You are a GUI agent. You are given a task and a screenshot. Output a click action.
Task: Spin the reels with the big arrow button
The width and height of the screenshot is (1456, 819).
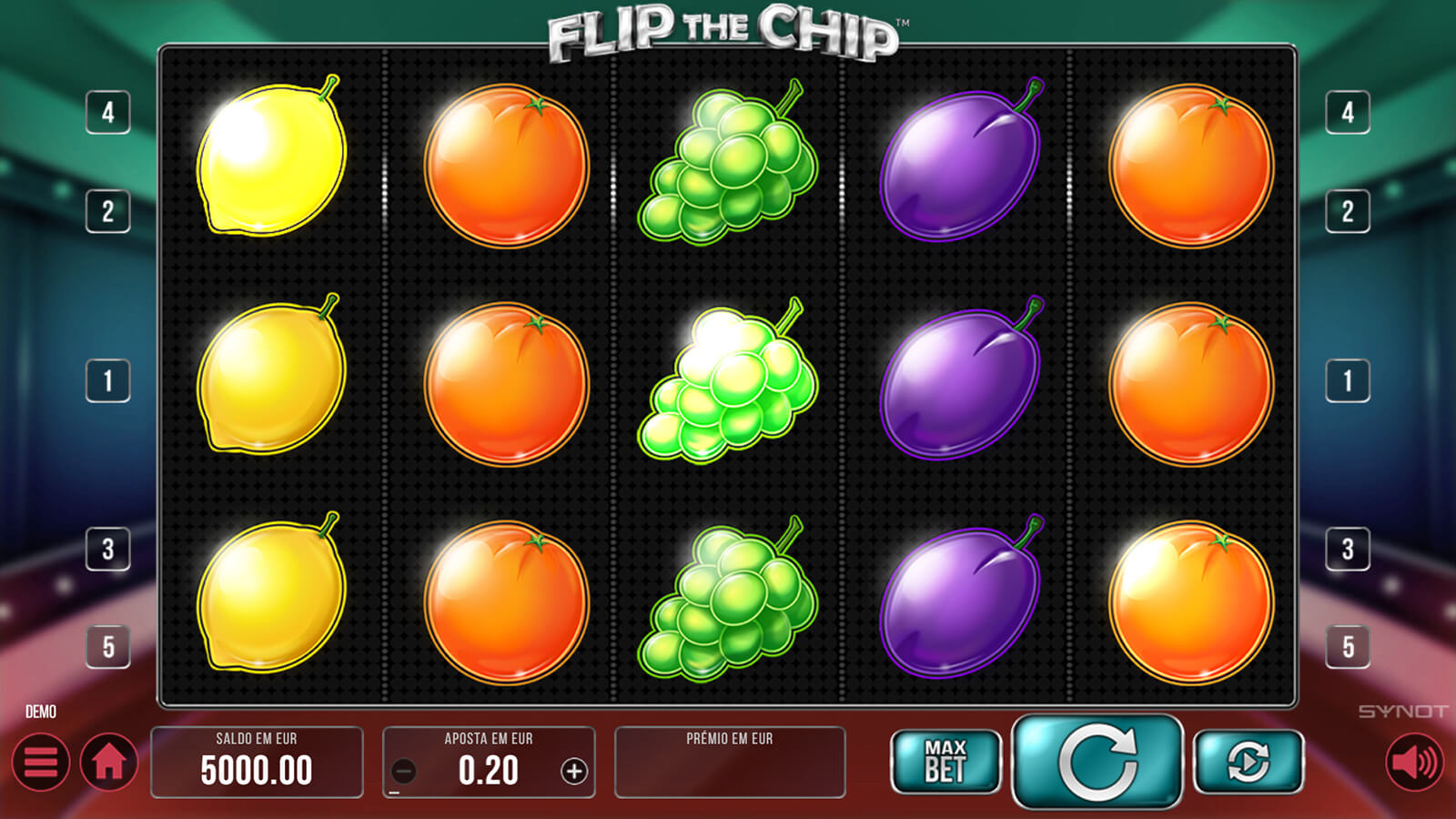click(1097, 762)
